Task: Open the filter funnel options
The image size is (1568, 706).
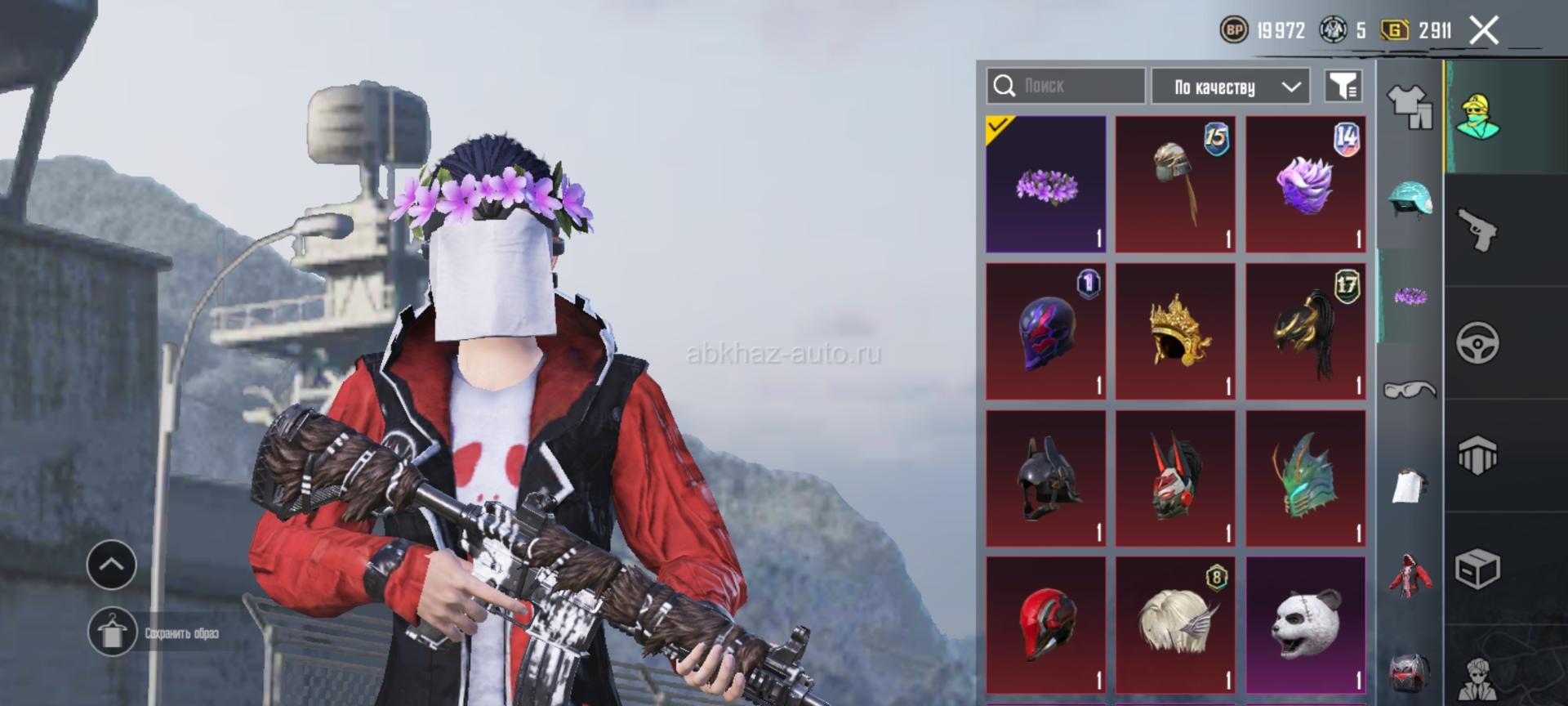Action: 1343,86
